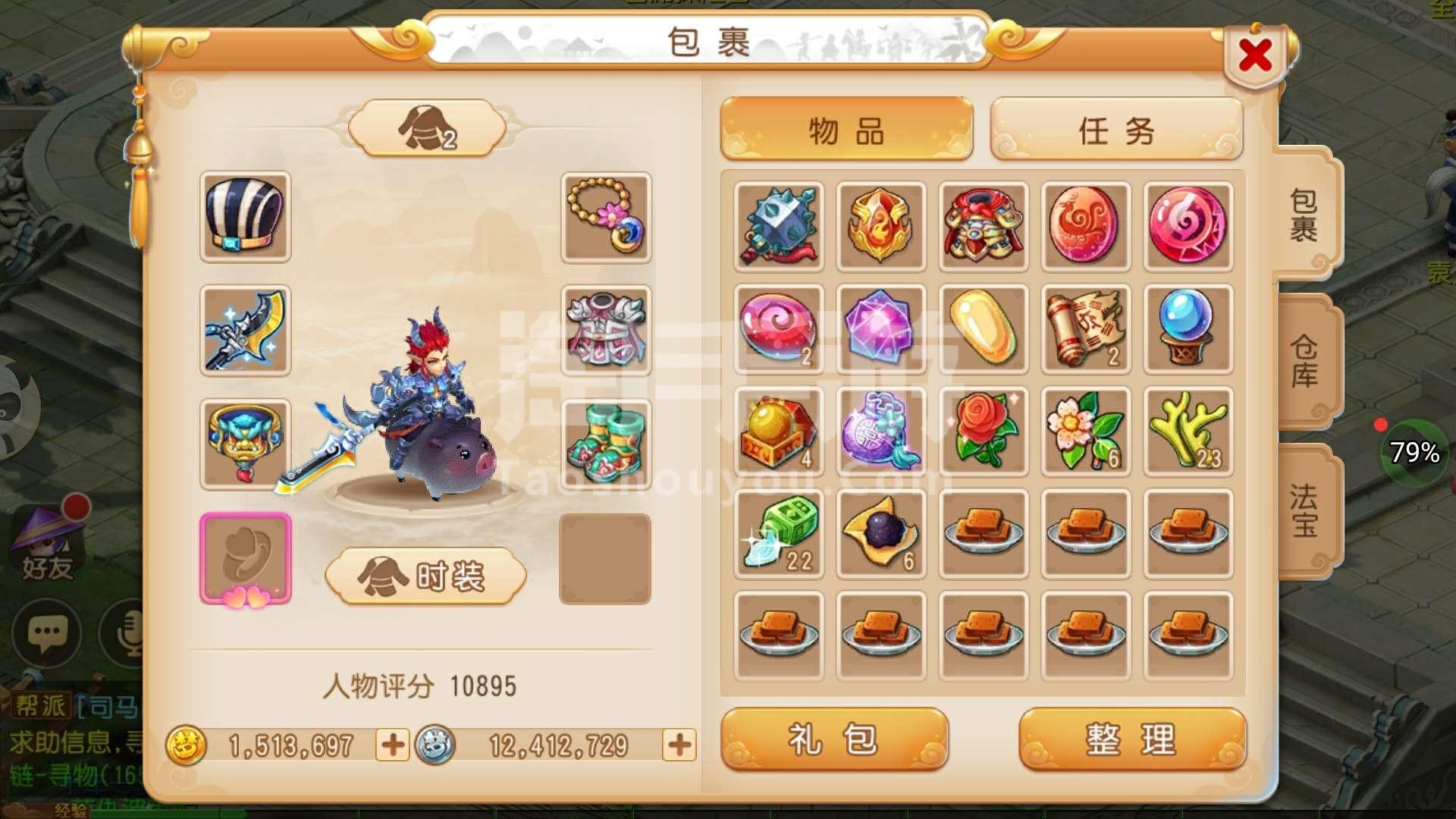
Task: Open the 法宝 treasure side tab
Action: (x=1304, y=510)
